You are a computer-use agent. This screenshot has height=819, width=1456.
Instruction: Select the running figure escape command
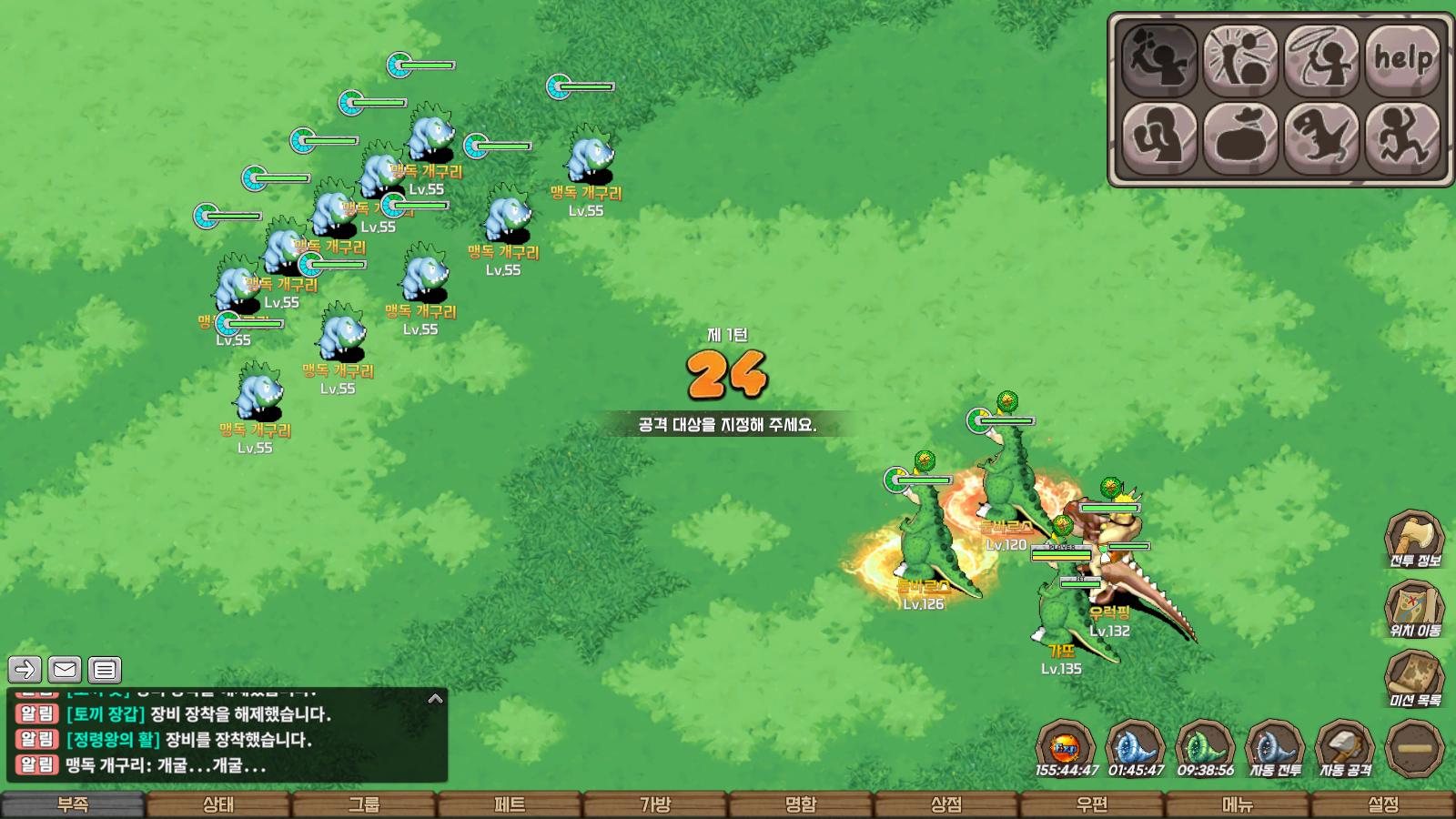tap(1403, 138)
